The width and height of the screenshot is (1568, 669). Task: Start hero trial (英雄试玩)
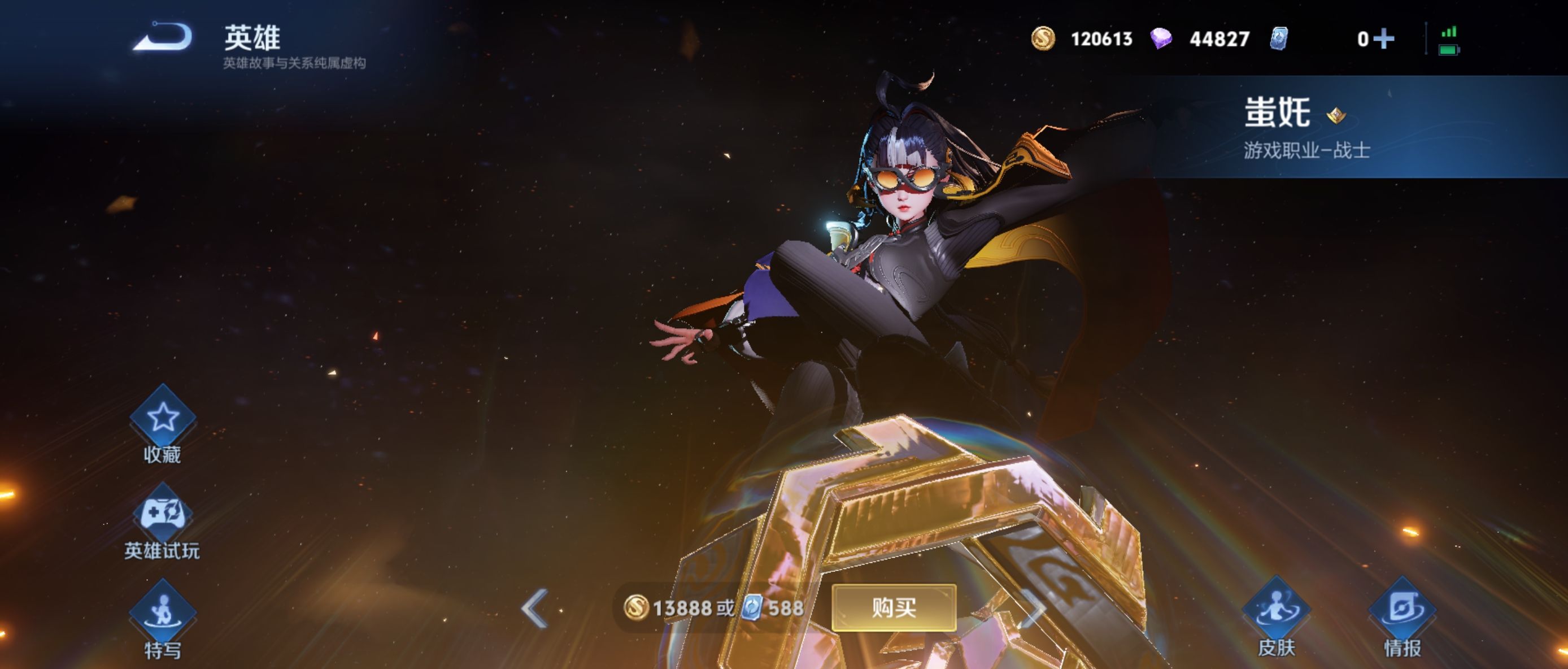pyautogui.click(x=163, y=515)
